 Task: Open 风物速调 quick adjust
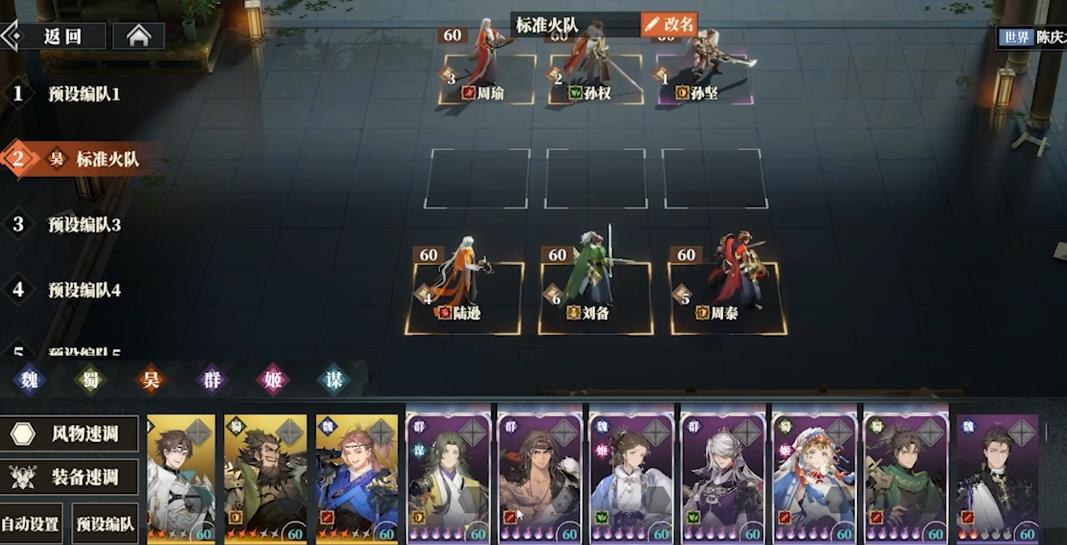point(70,434)
